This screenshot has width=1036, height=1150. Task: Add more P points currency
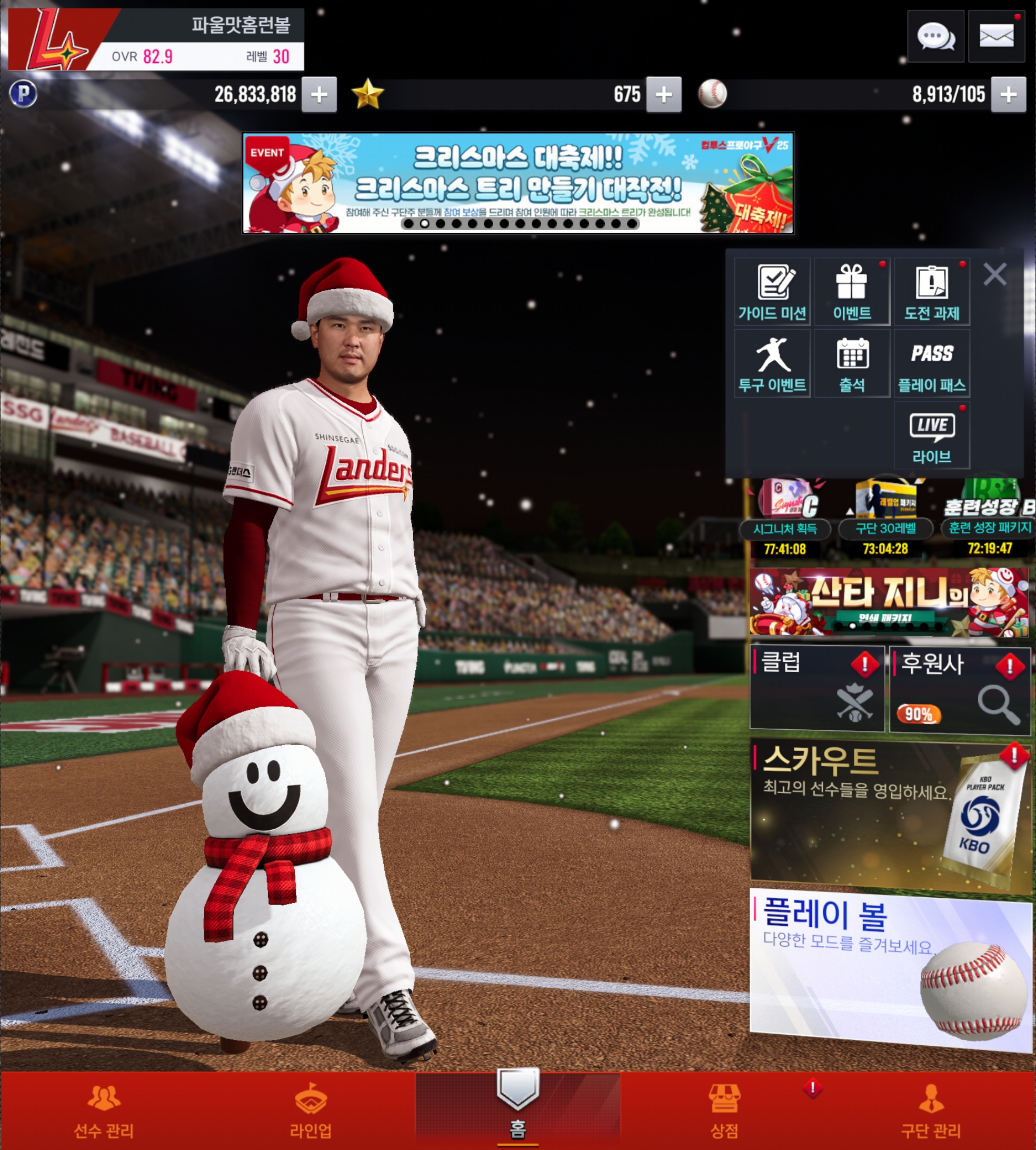[x=320, y=94]
